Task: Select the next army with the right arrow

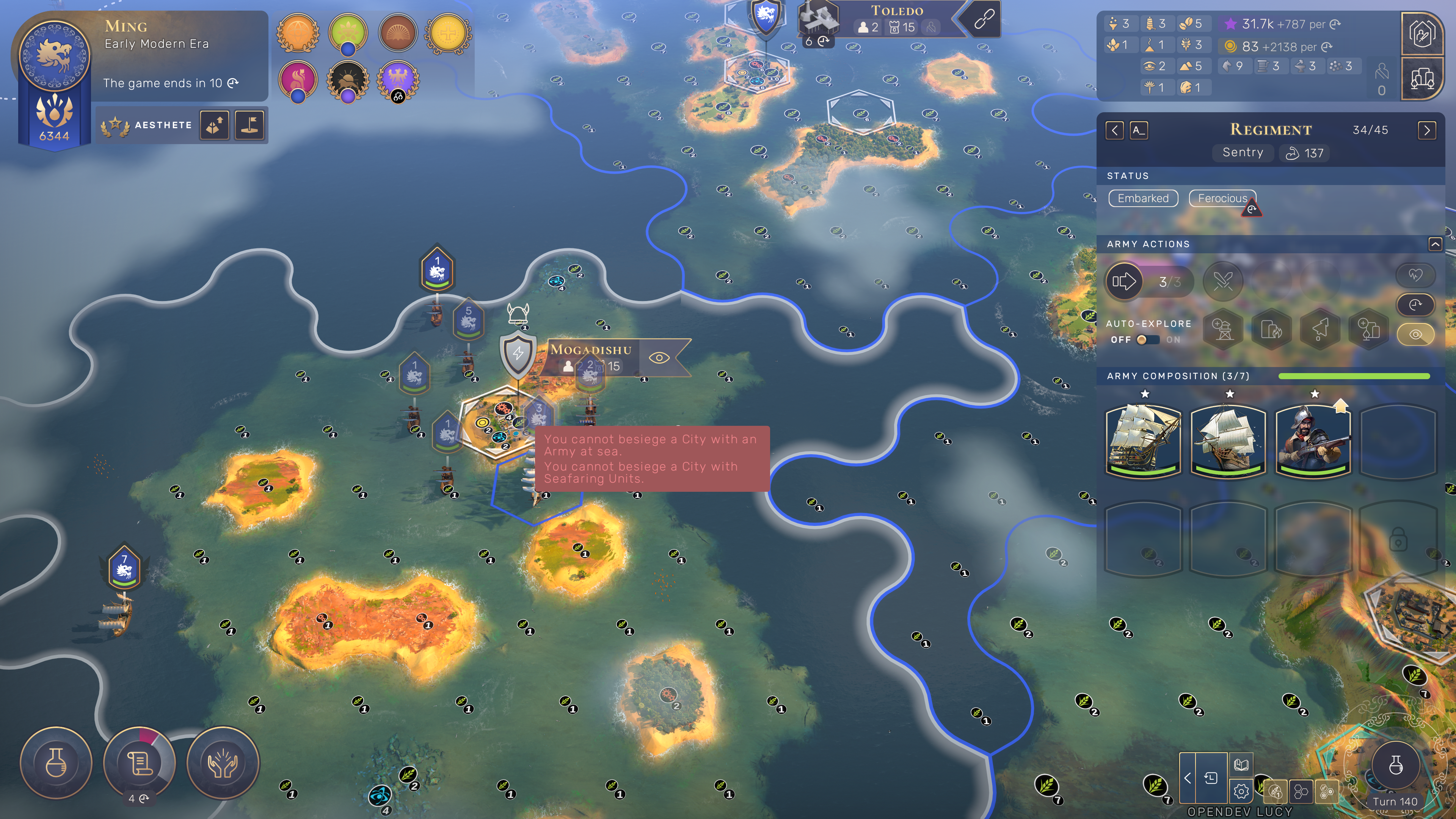Action: [1426, 130]
